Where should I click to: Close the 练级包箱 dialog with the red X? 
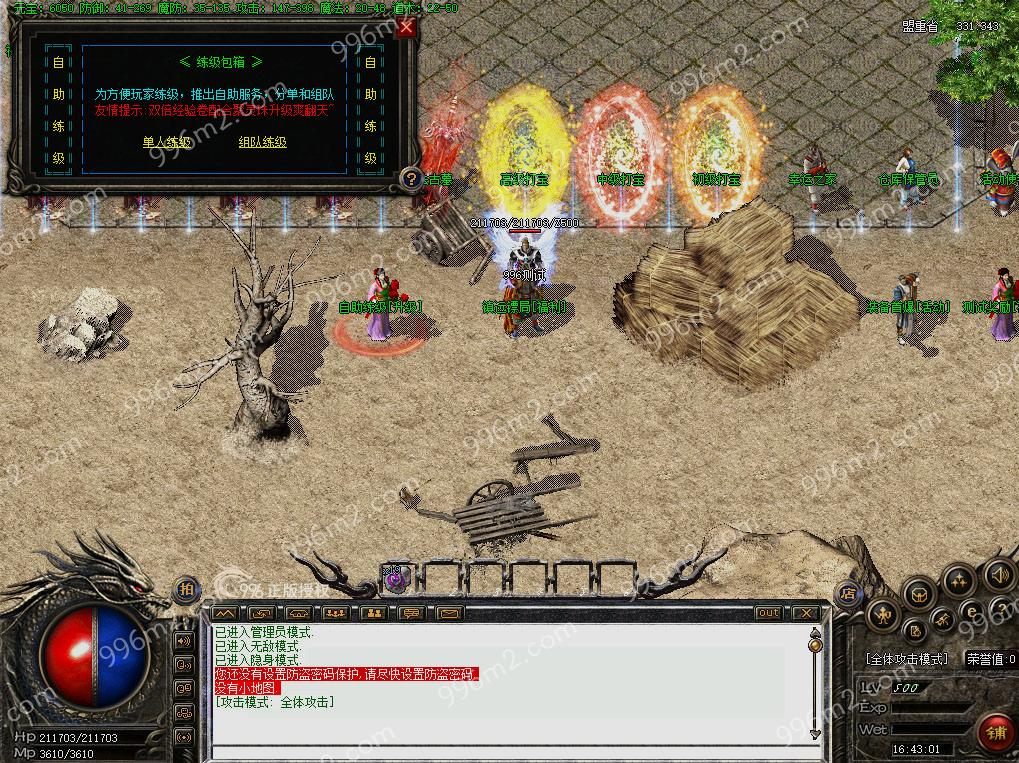pos(406,28)
